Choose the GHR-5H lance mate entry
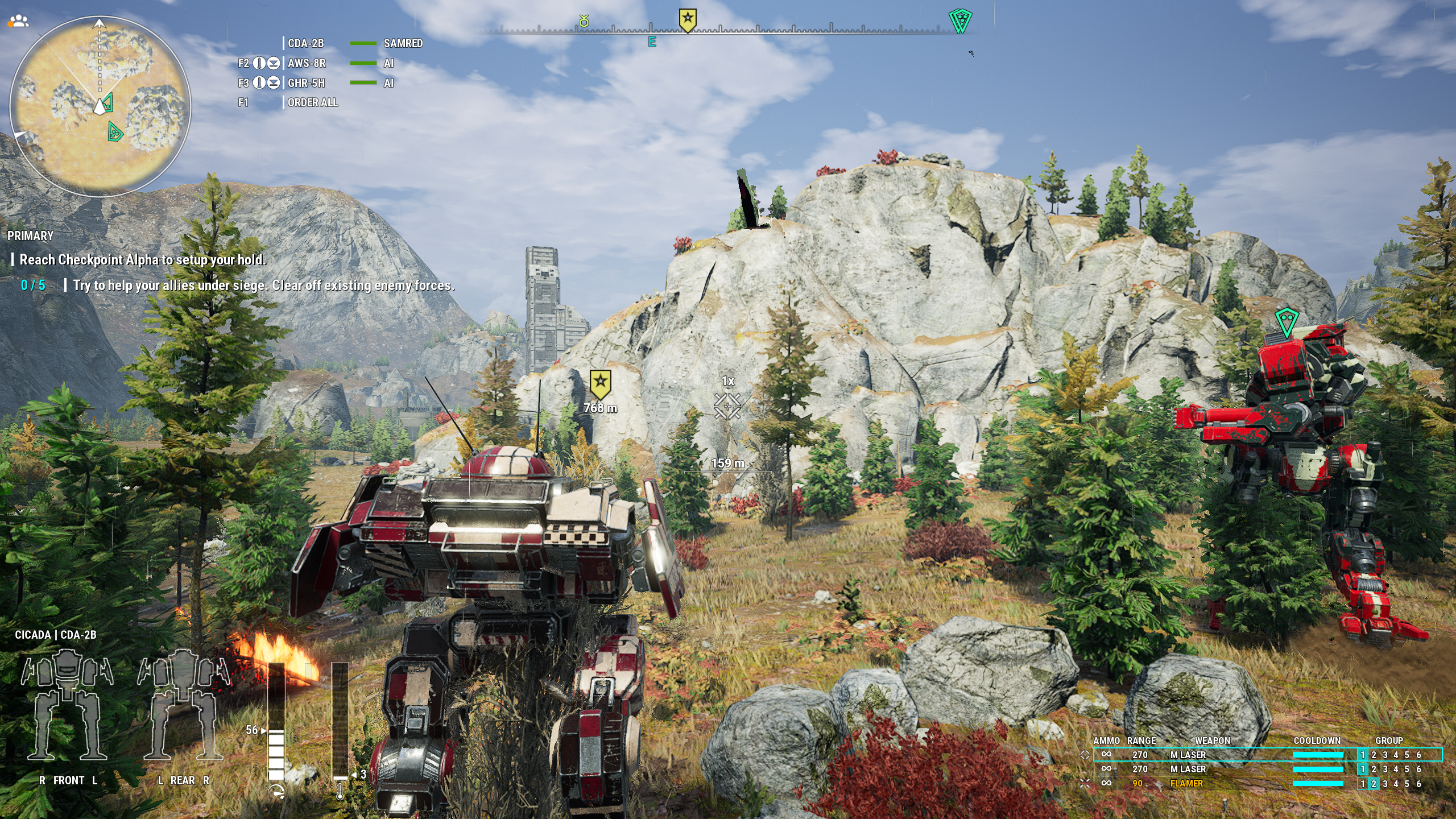Image resolution: width=1456 pixels, height=819 pixels. [x=306, y=83]
